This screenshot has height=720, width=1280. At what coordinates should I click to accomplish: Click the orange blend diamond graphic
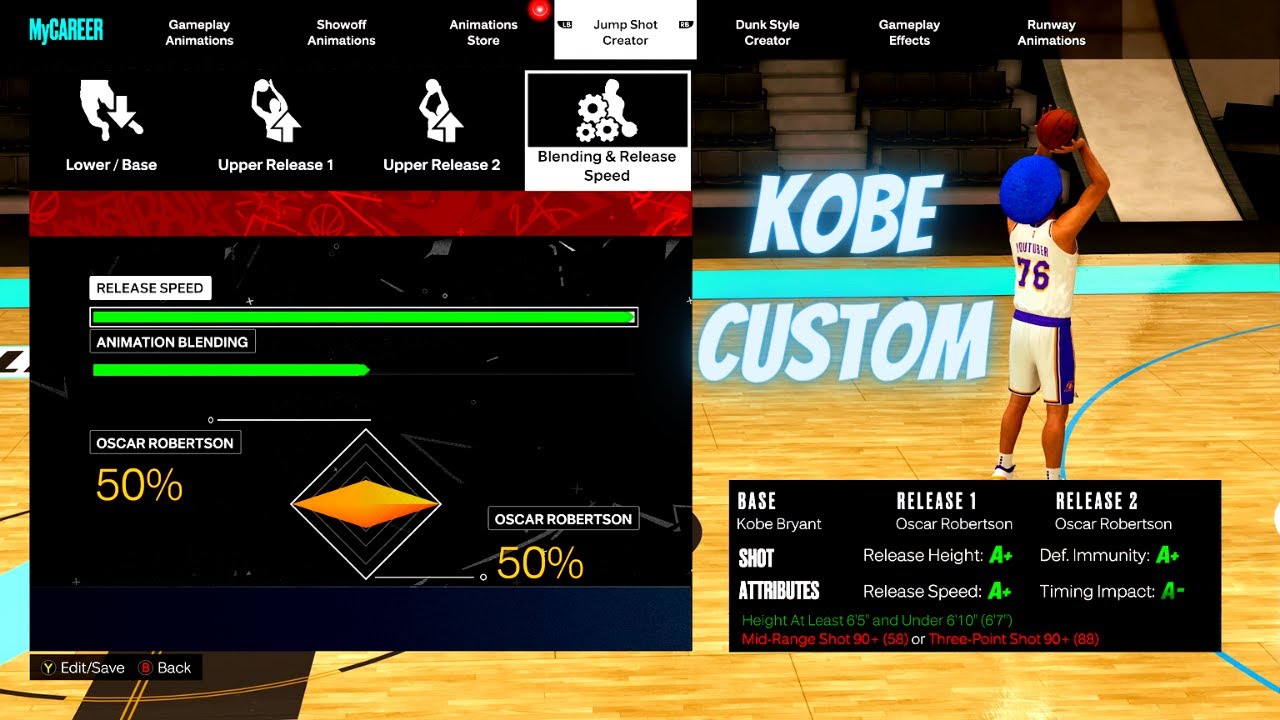366,504
